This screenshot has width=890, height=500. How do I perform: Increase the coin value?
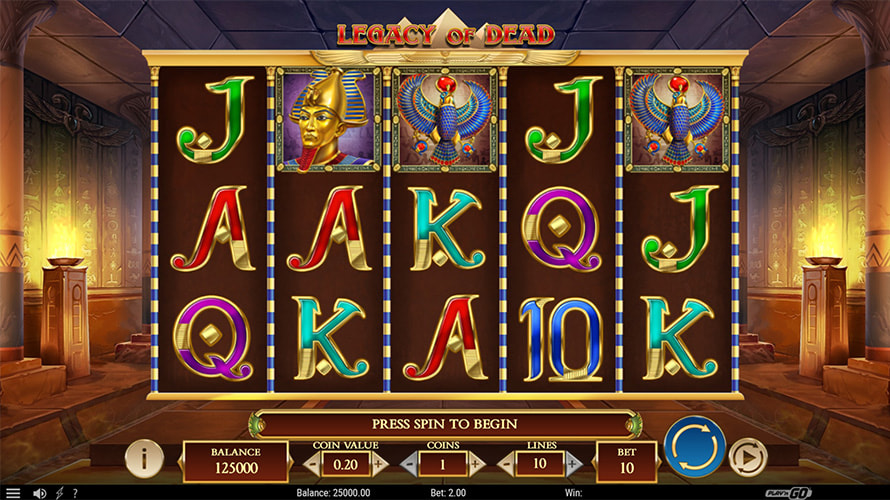click(380, 464)
